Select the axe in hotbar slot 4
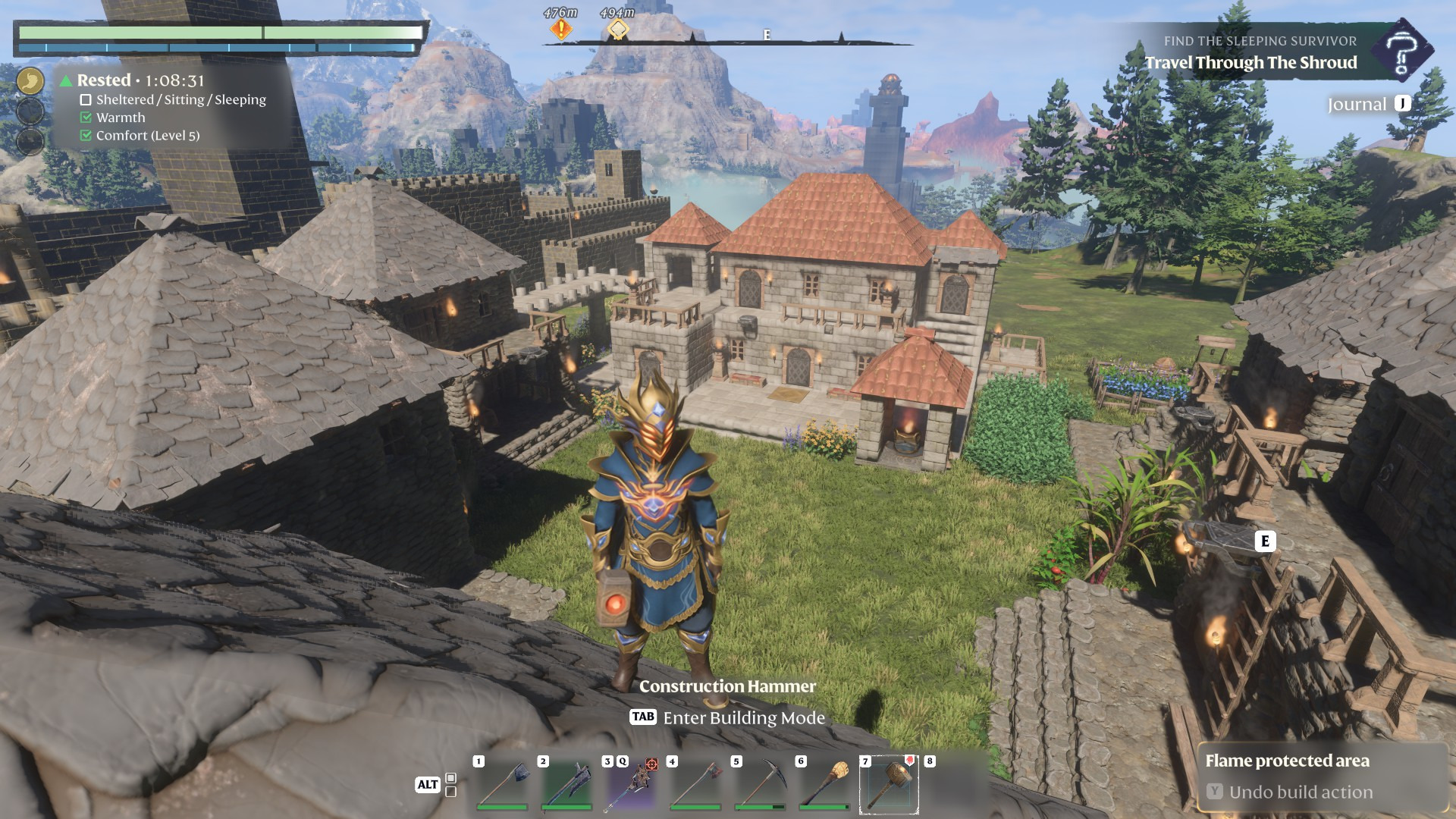Image resolution: width=1456 pixels, height=819 pixels. (x=695, y=785)
